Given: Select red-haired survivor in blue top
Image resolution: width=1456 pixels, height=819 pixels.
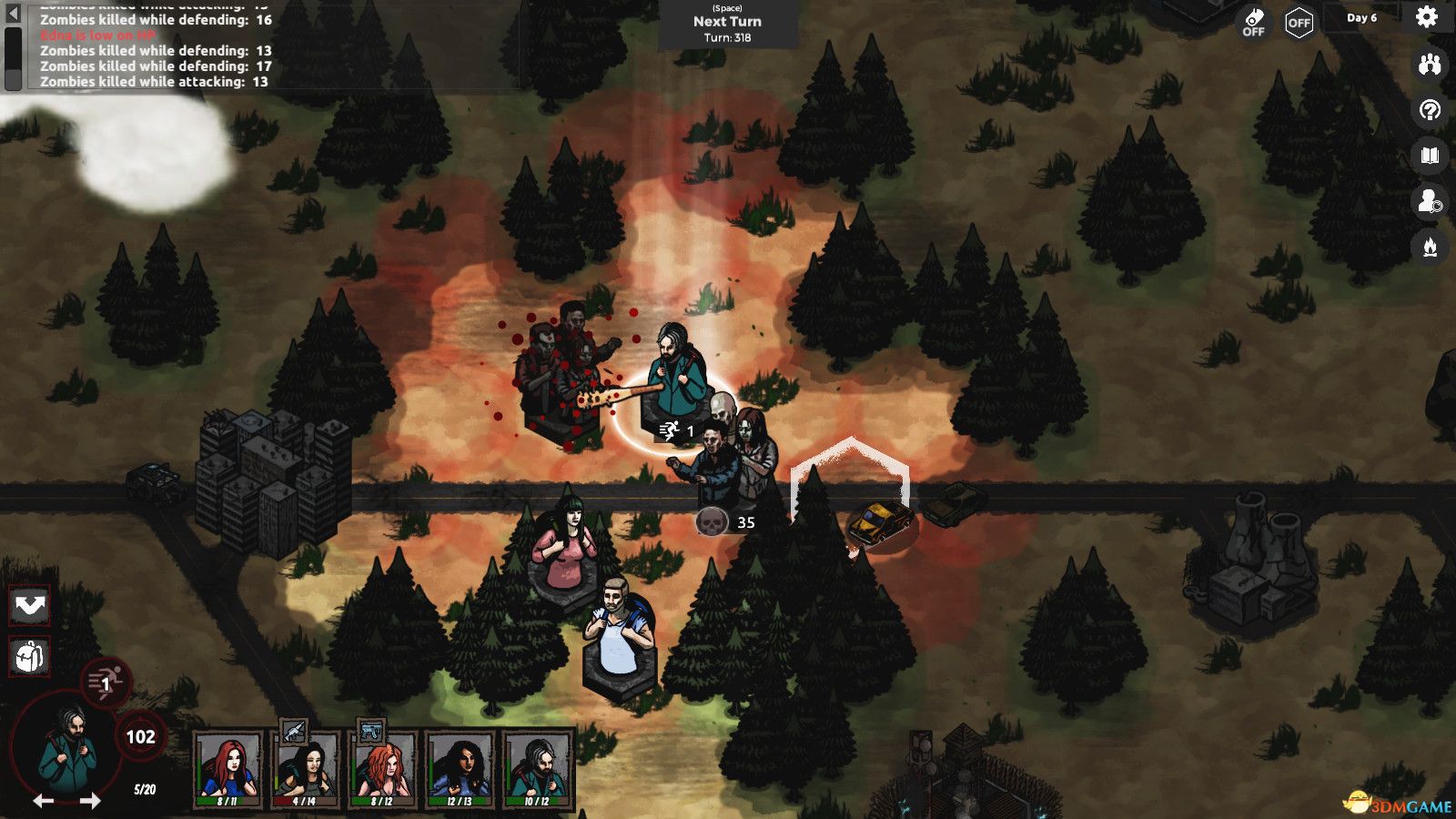Looking at the screenshot, I should pos(227,769).
